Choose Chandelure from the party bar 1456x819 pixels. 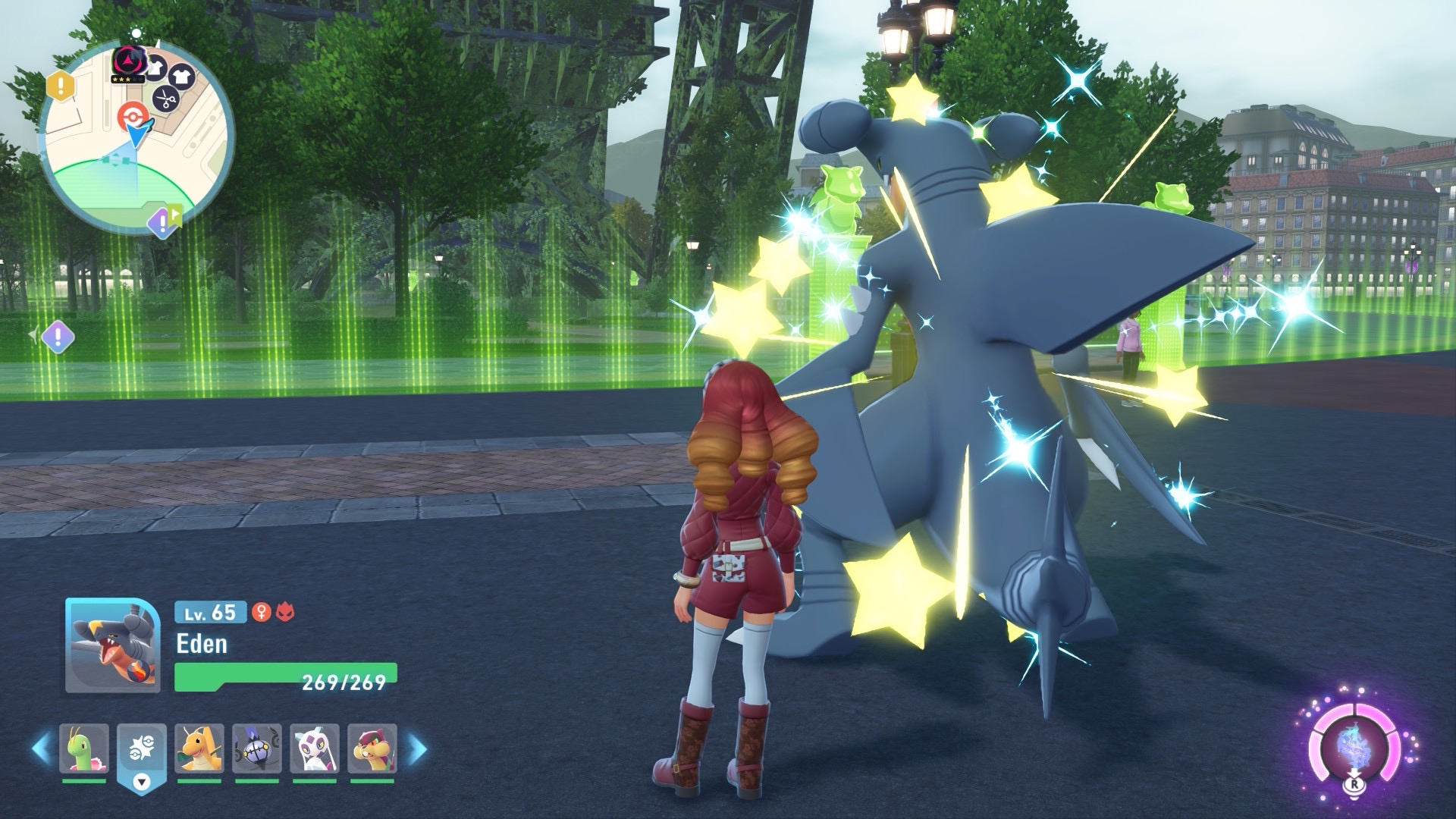(x=257, y=748)
